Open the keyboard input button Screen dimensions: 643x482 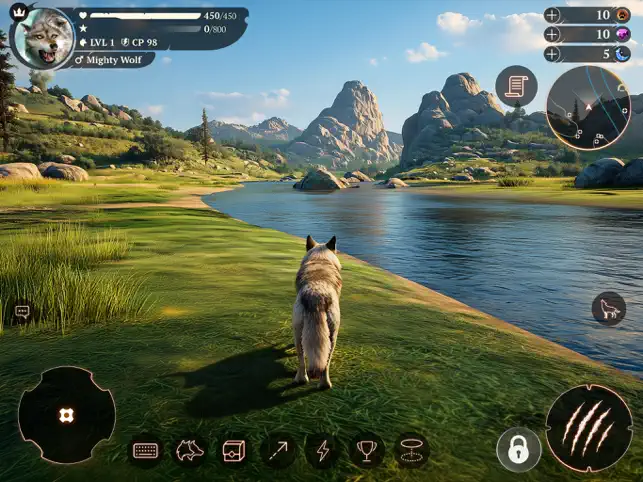pyautogui.click(x=146, y=451)
